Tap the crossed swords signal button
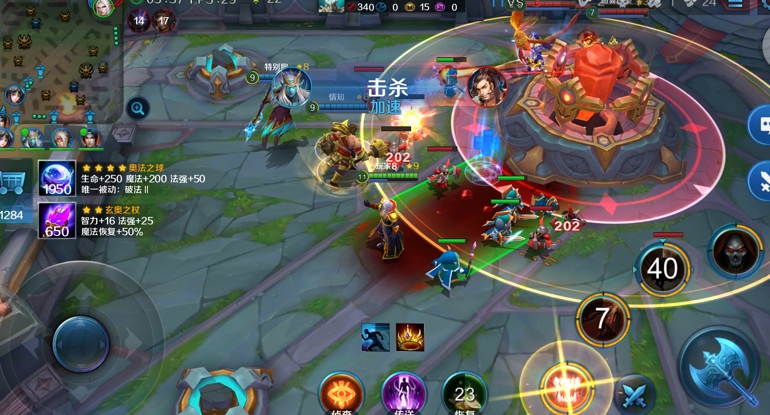The width and height of the screenshot is (770, 415). [x=760, y=180]
